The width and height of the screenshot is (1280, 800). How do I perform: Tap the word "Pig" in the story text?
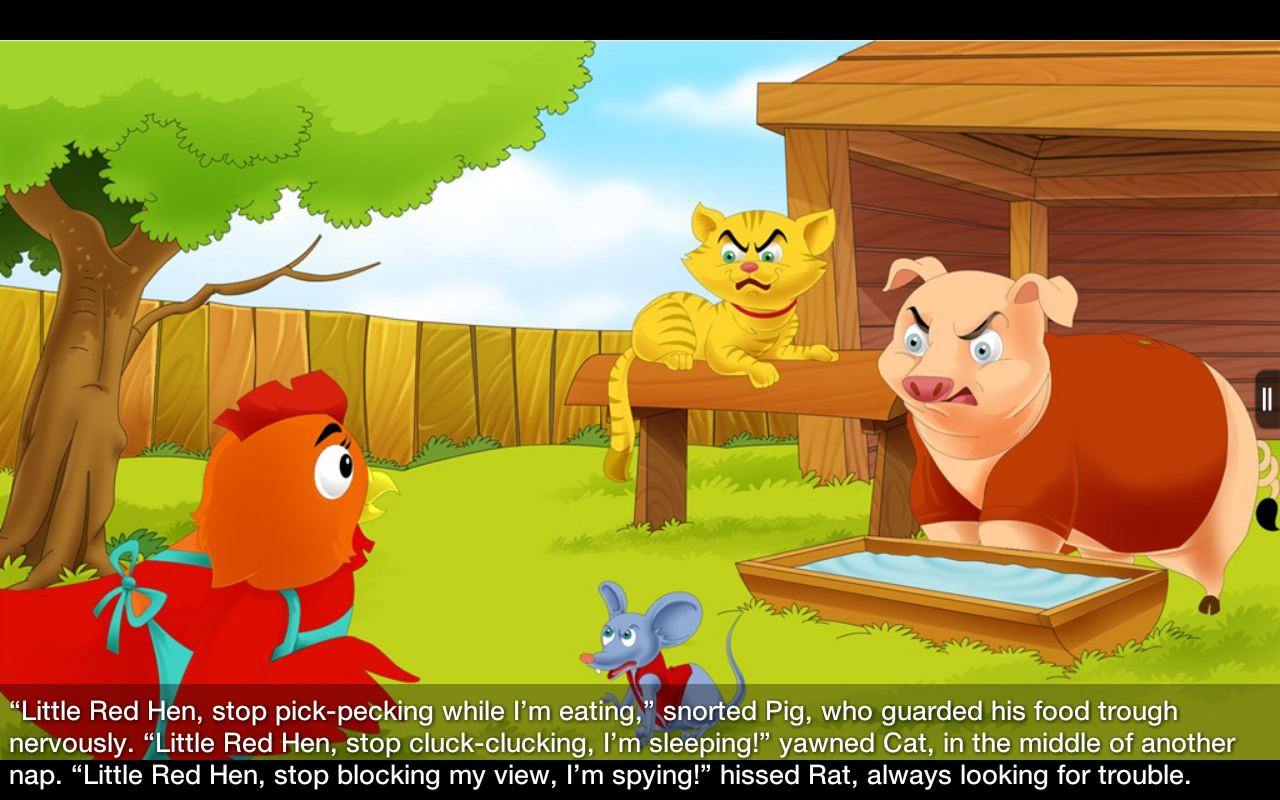[783, 712]
